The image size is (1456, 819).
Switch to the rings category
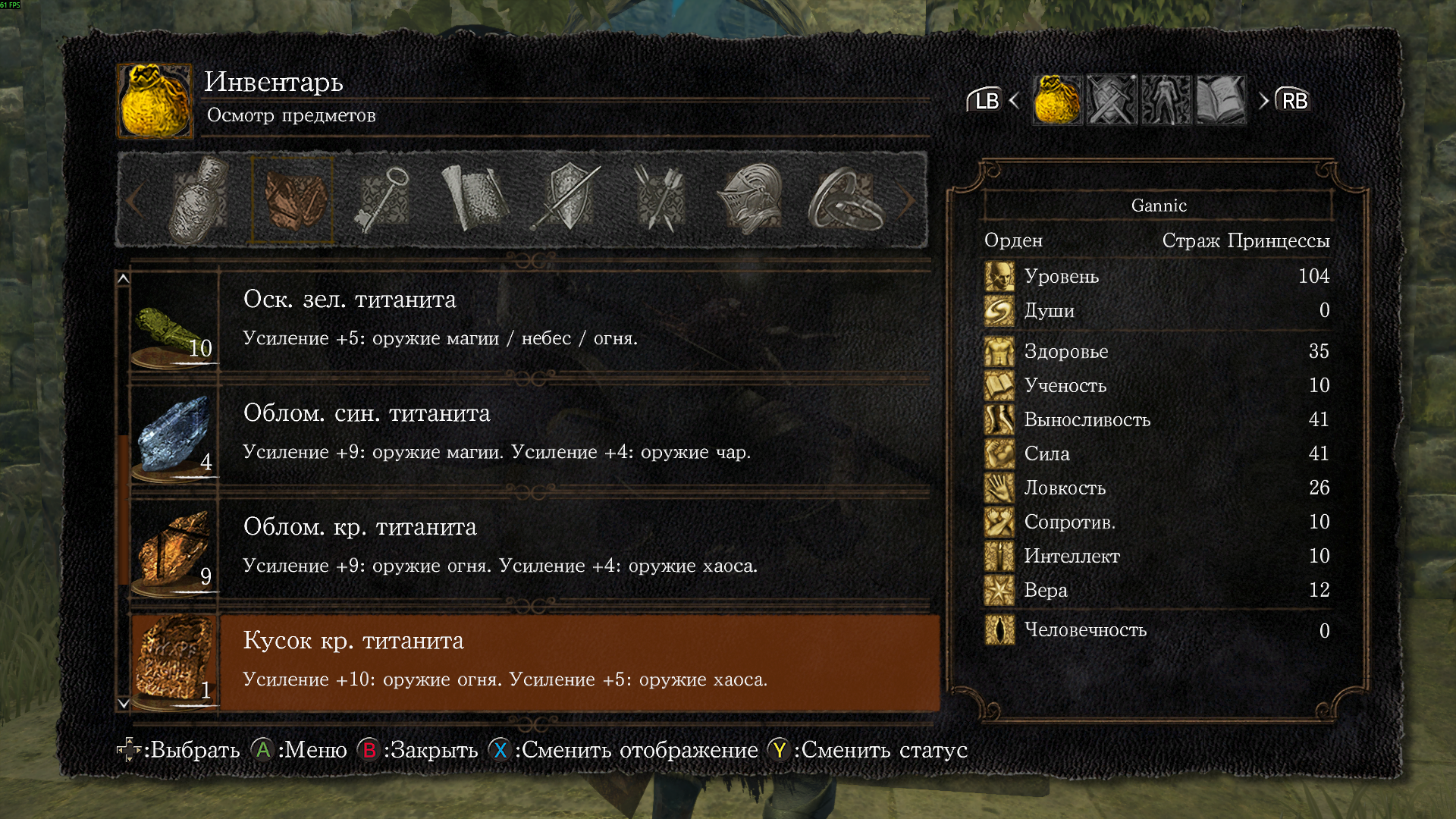coord(846,200)
